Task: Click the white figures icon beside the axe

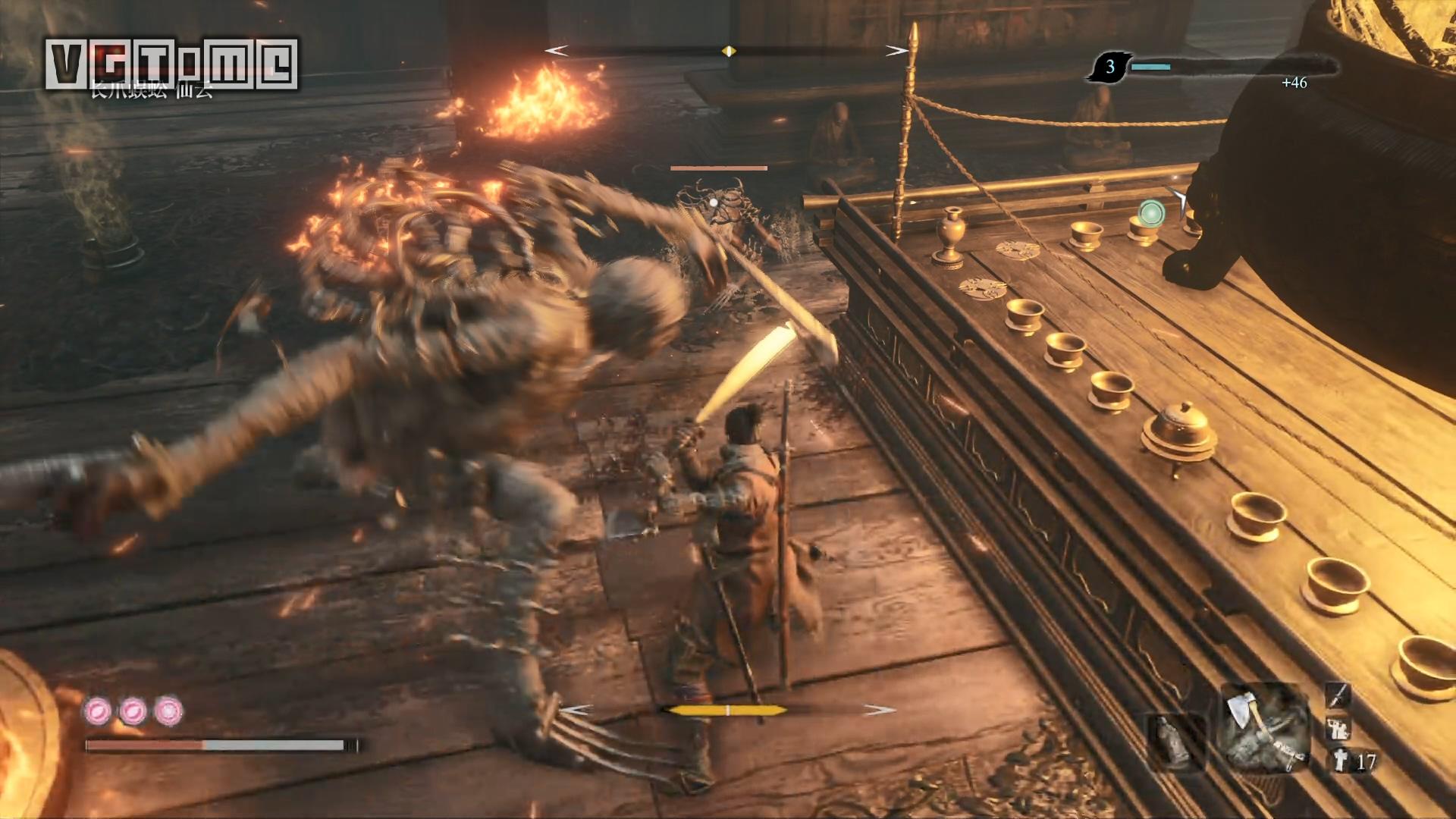Action: tap(1338, 729)
